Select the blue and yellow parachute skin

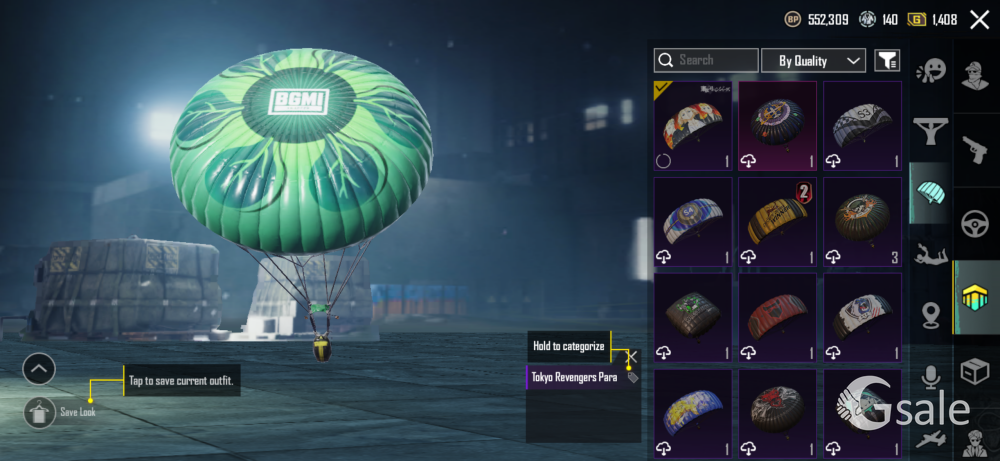click(x=693, y=412)
